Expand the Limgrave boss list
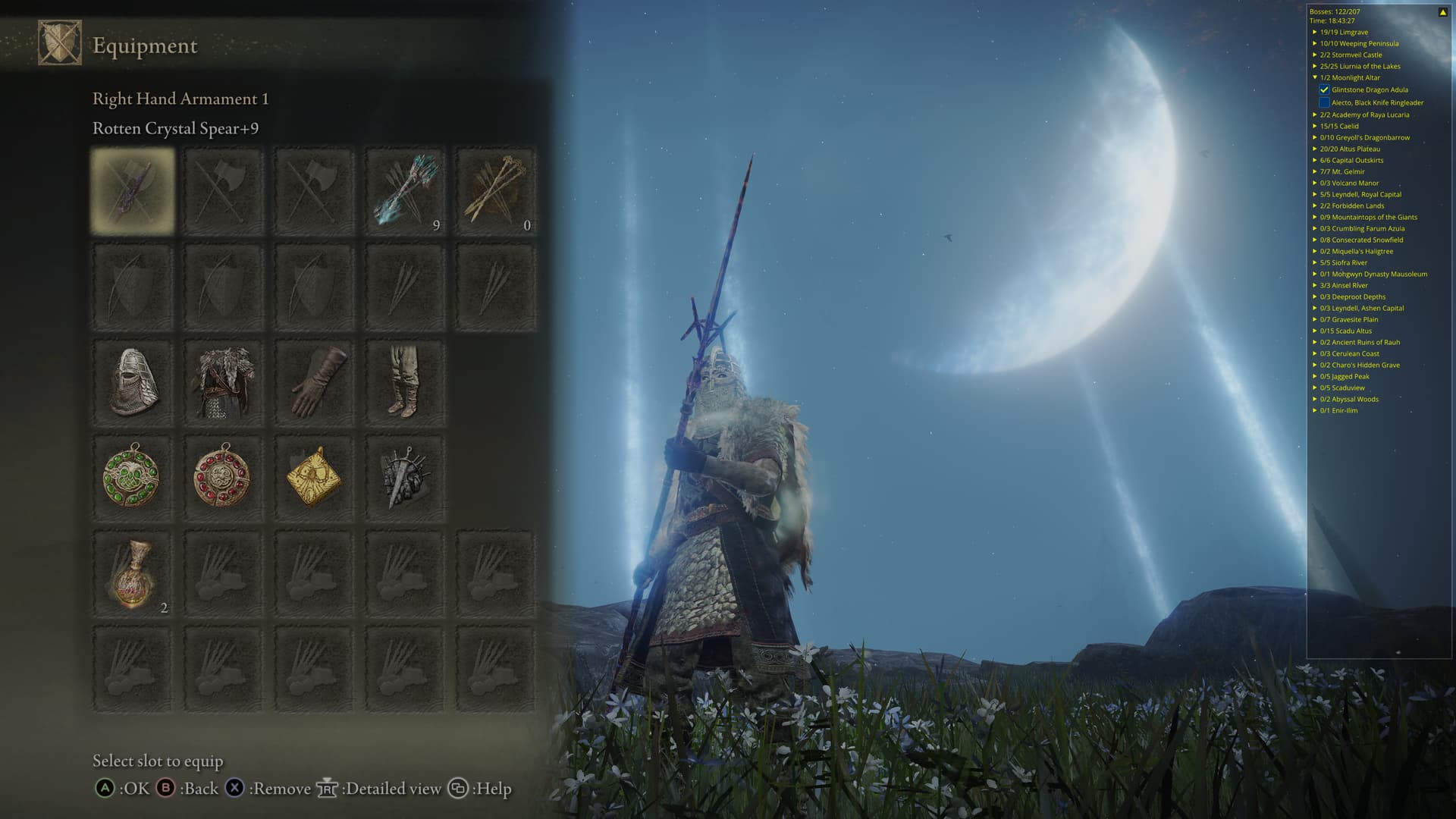Screen dimensions: 1456x819 point(1315,33)
